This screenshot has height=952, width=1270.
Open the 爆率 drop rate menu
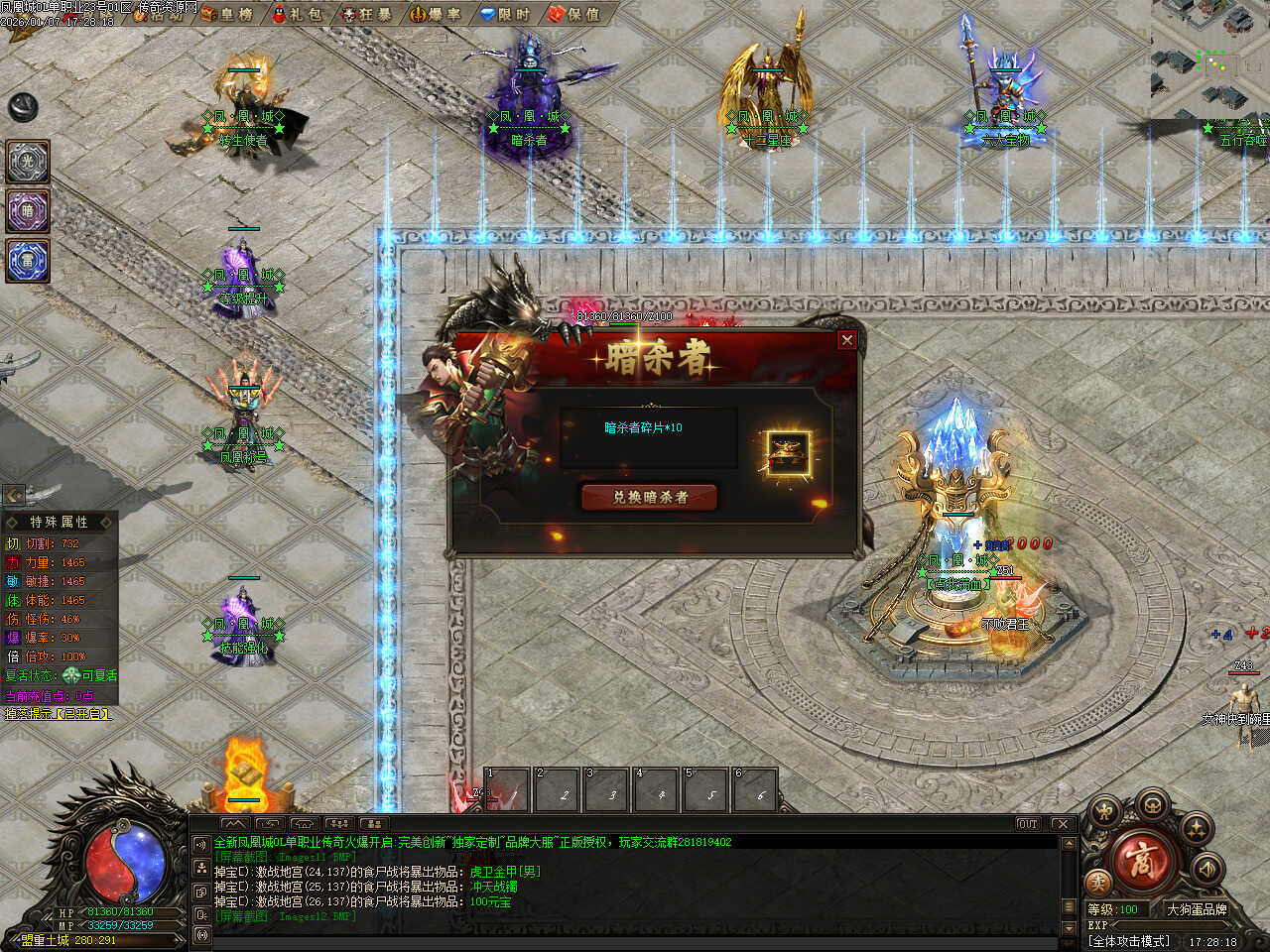[436, 14]
